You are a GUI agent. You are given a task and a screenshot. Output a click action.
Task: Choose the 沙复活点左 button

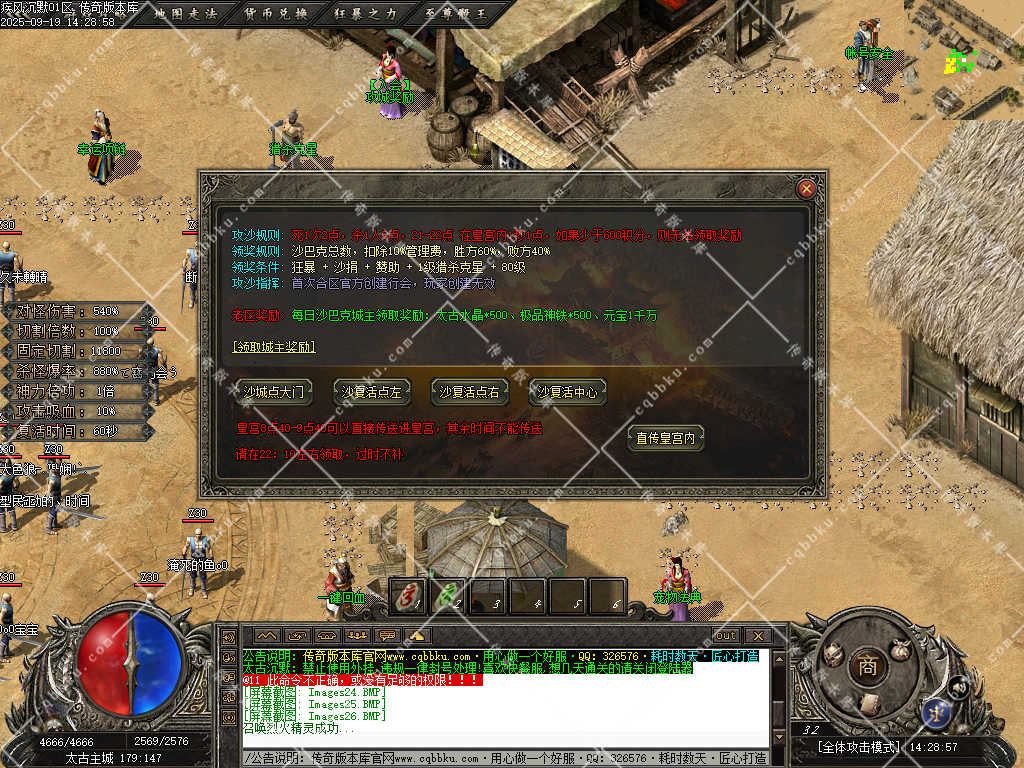pos(372,392)
